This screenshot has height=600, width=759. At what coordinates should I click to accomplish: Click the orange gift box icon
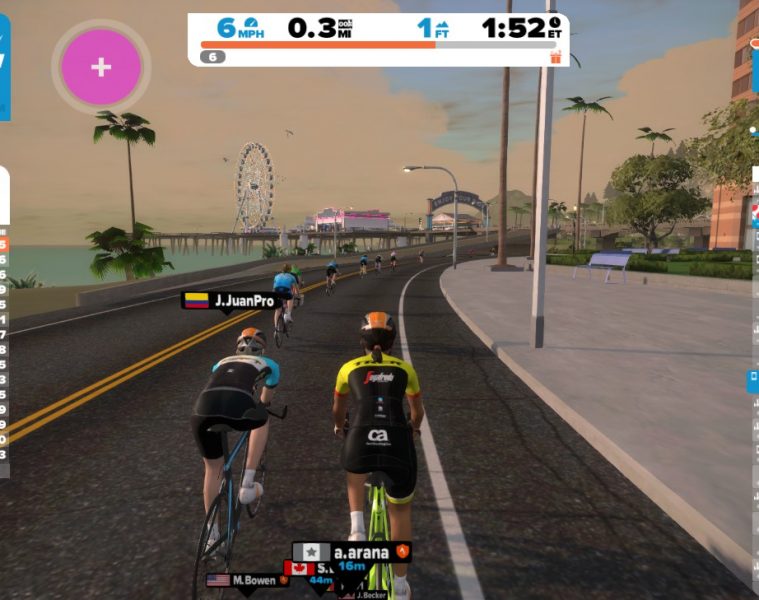(556, 57)
